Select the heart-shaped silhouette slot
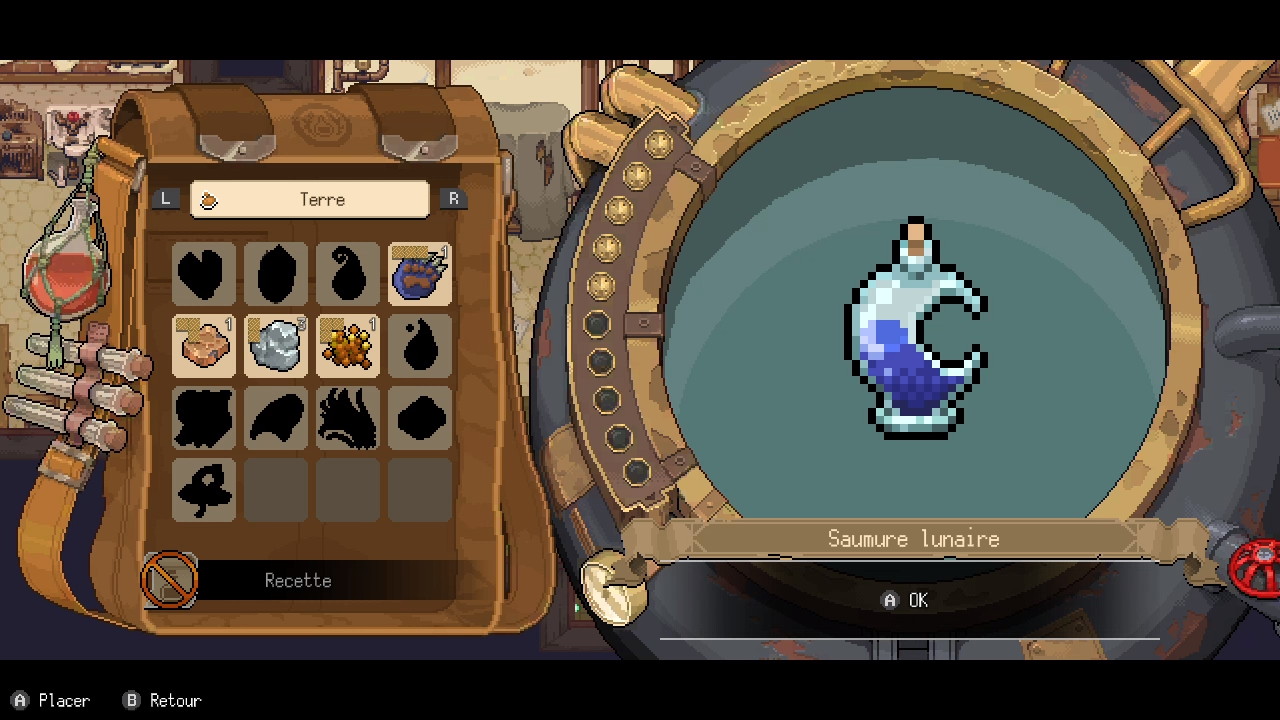 (204, 274)
